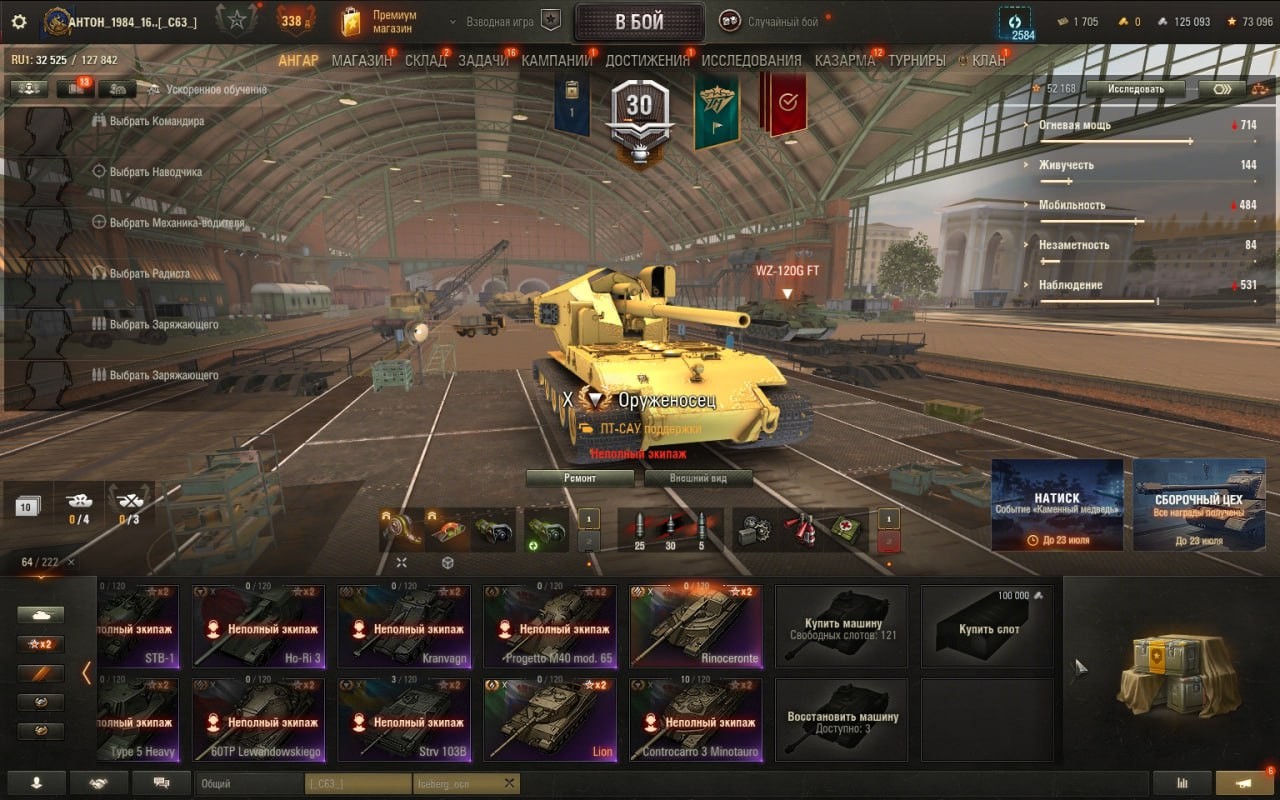Image resolution: width=1280 pixels, height=800 pixels.
Task: Open the МАГАЗИН tab
Action: [x=362, y=60]
